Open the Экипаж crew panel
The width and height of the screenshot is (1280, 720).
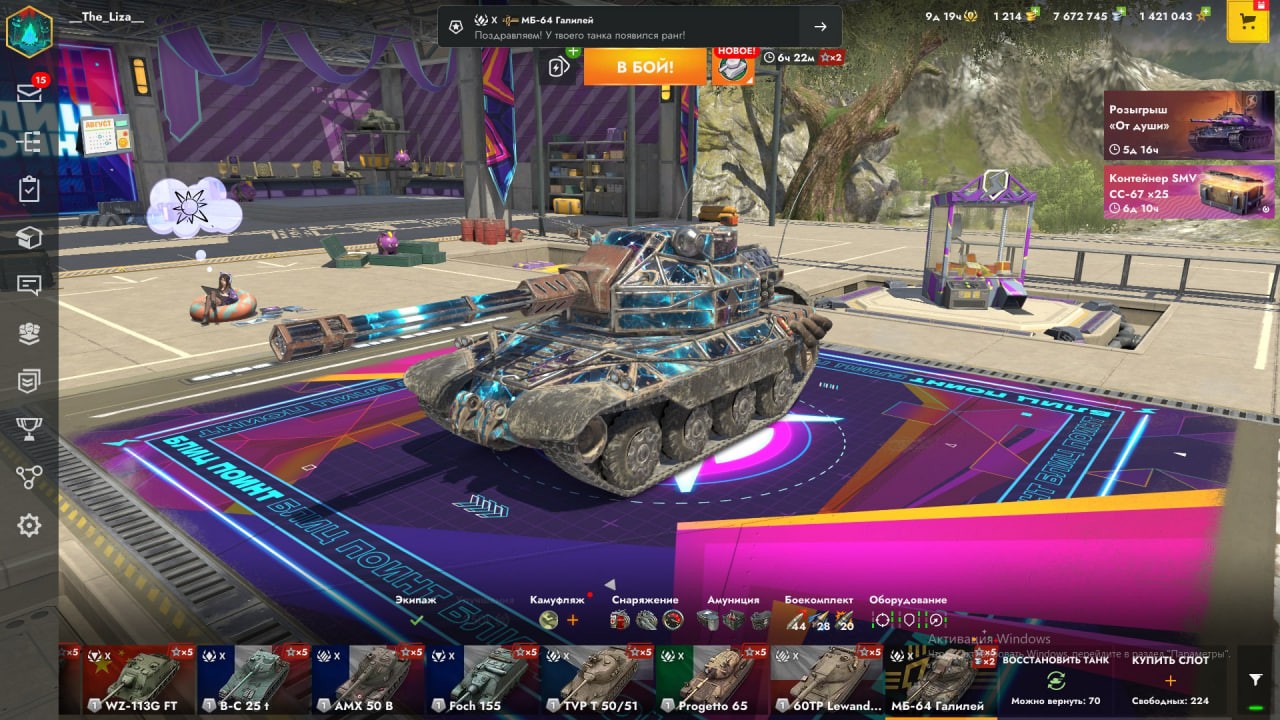point(416,612)
